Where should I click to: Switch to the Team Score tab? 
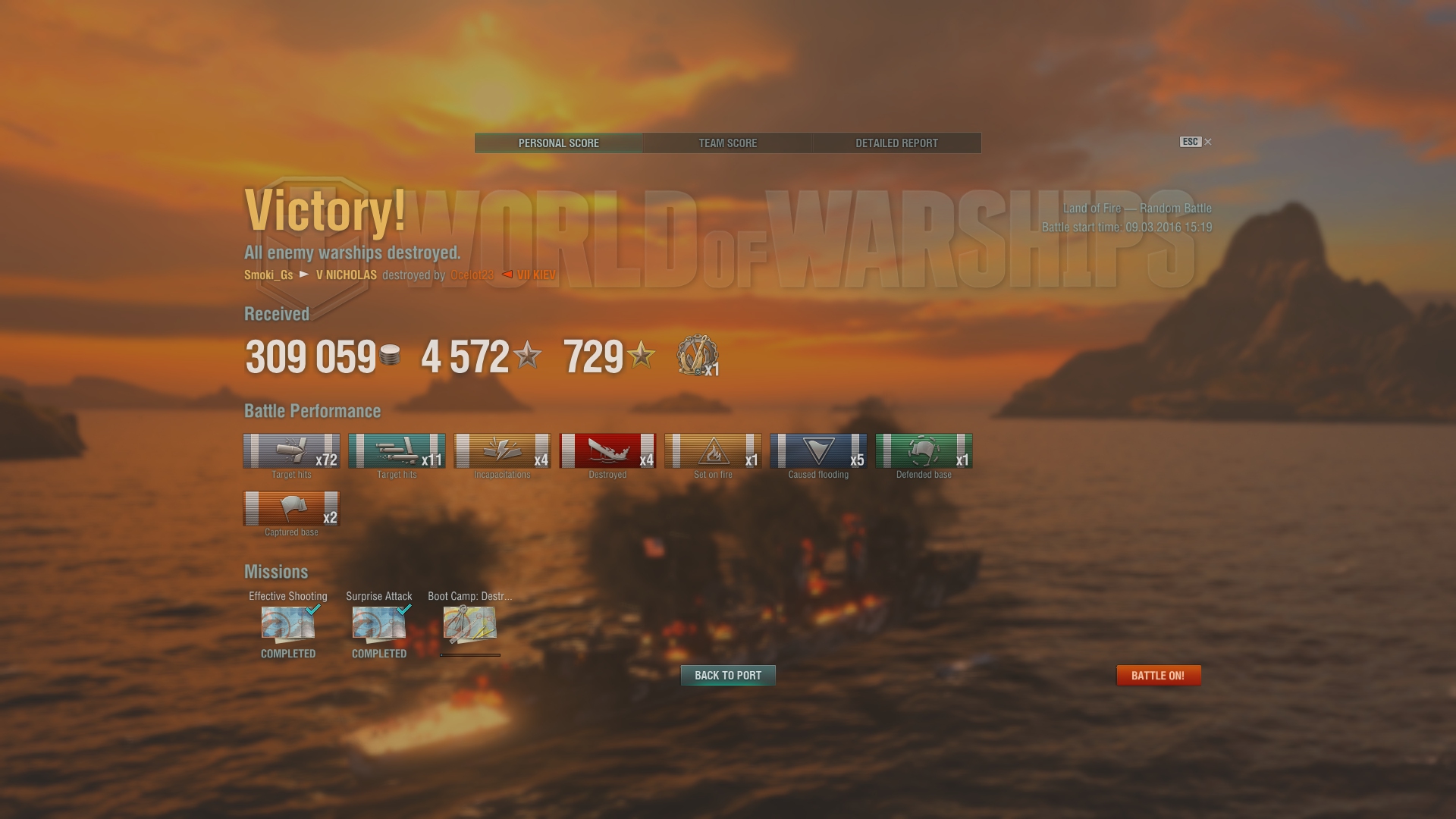tap(727, 143)
